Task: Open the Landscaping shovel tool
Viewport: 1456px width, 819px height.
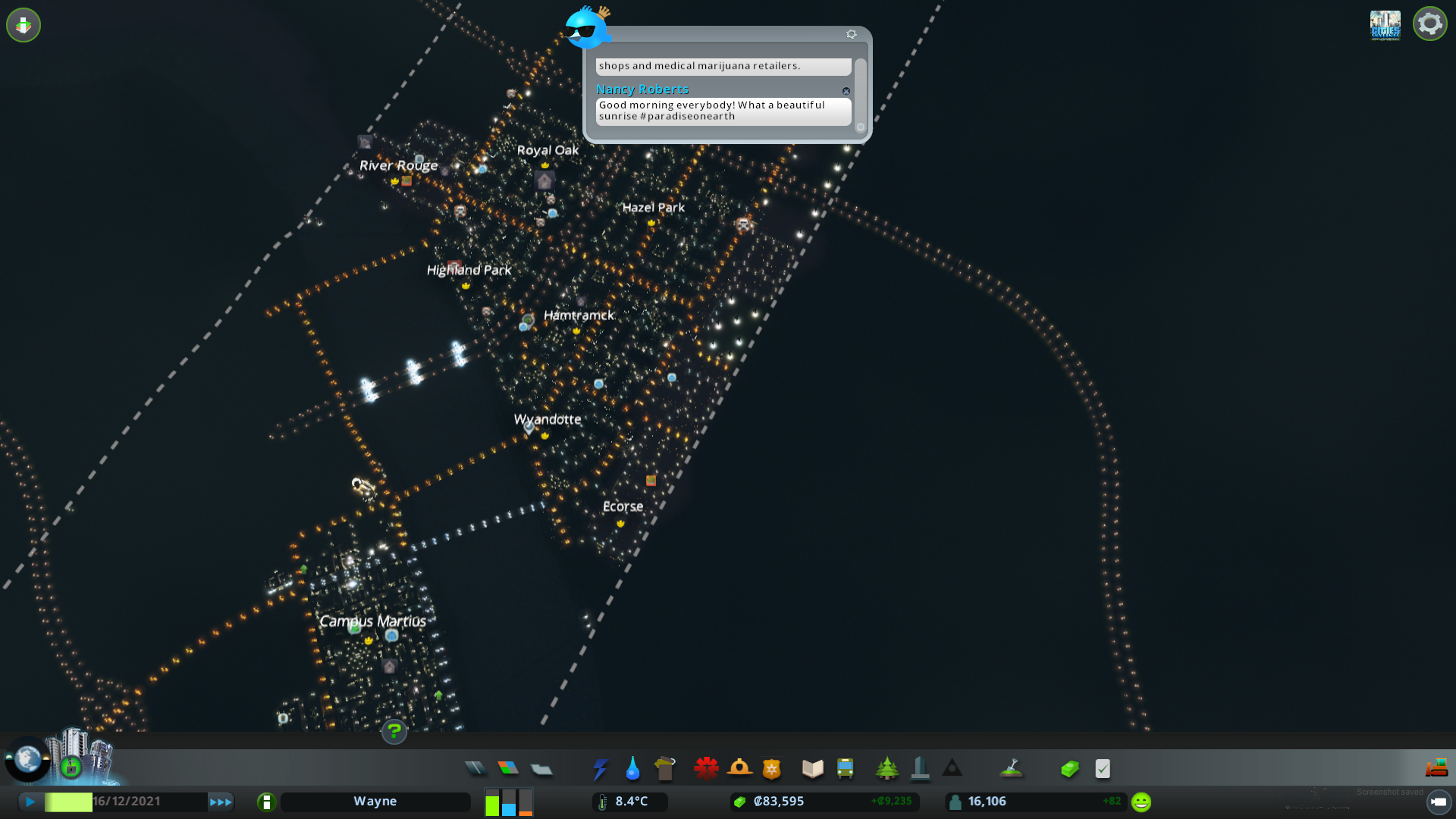Action: (x=1012, y=768)
